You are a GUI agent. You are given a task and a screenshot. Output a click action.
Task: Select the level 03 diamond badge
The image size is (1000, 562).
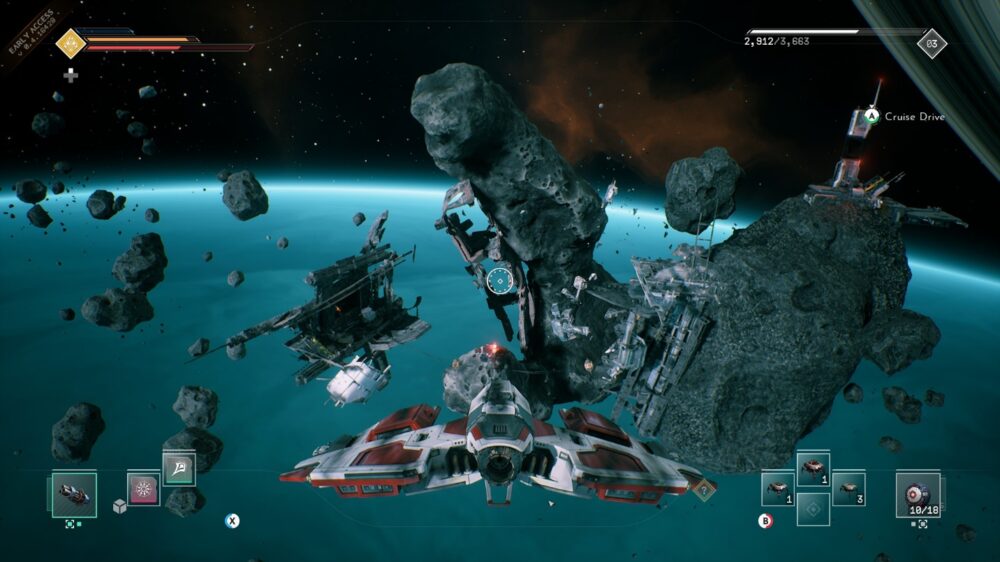(x=932, y=44)
